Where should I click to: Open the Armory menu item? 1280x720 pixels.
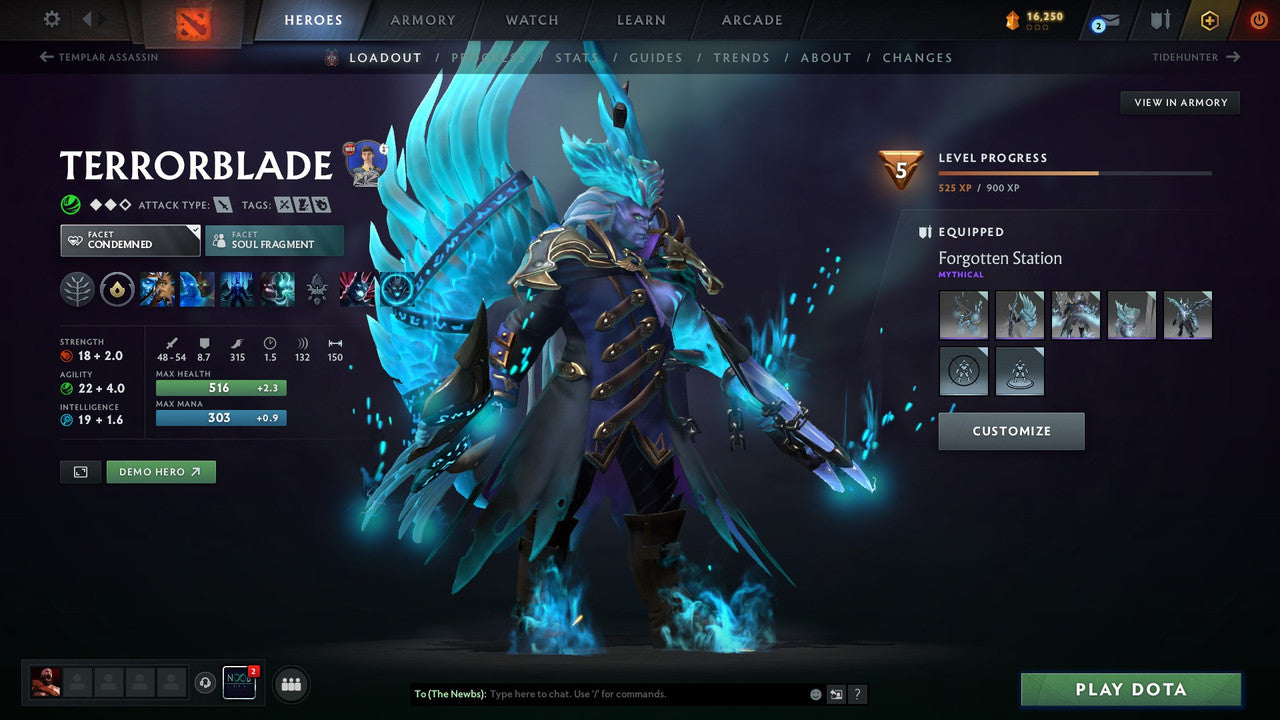(x=422, y=19)
